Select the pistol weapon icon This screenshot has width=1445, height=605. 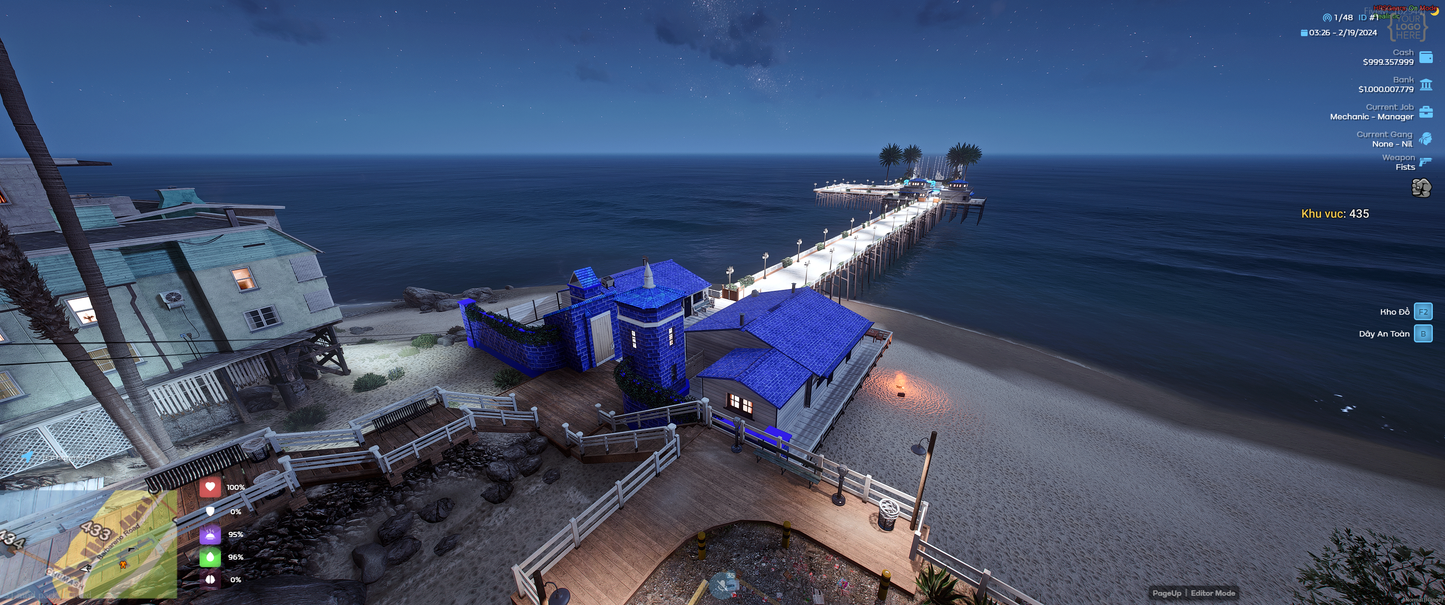coord(1426,162)
